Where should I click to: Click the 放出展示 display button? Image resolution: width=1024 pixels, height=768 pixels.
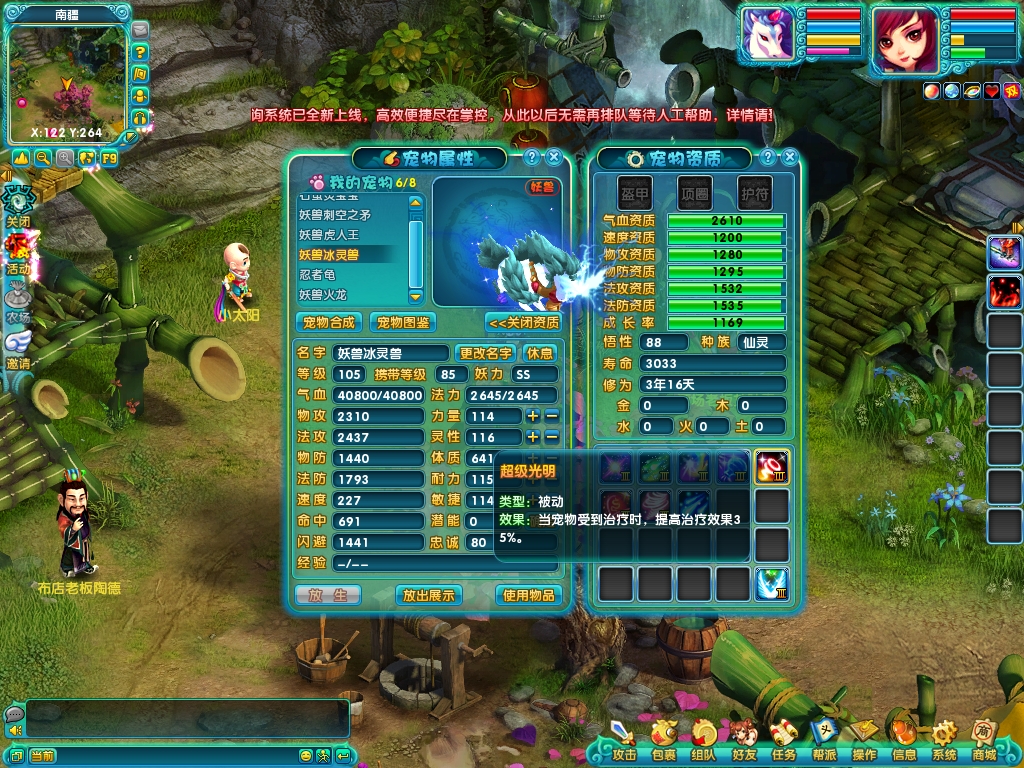[429, 595]
